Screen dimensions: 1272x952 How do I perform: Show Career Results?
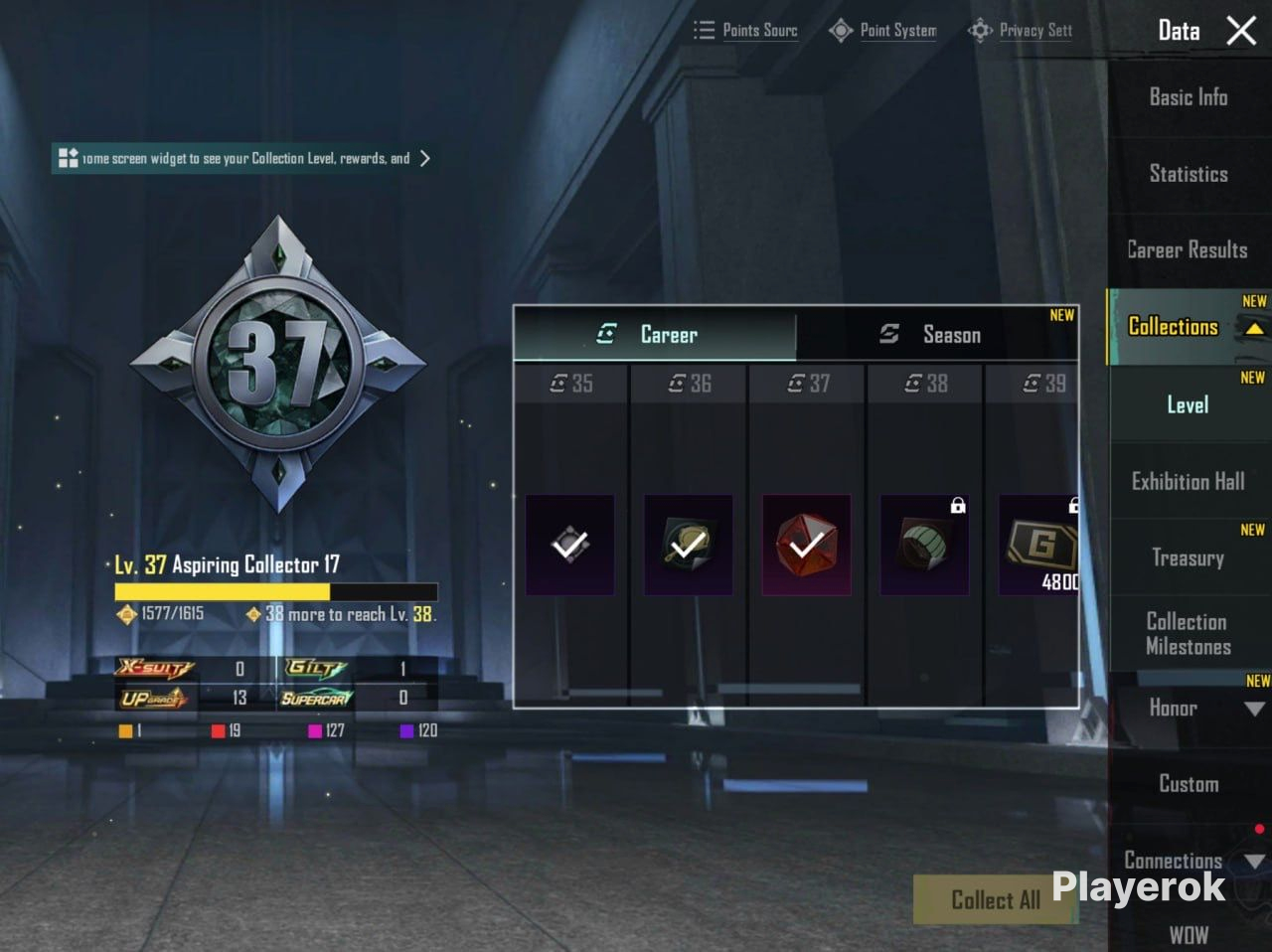click(1188, 250)
